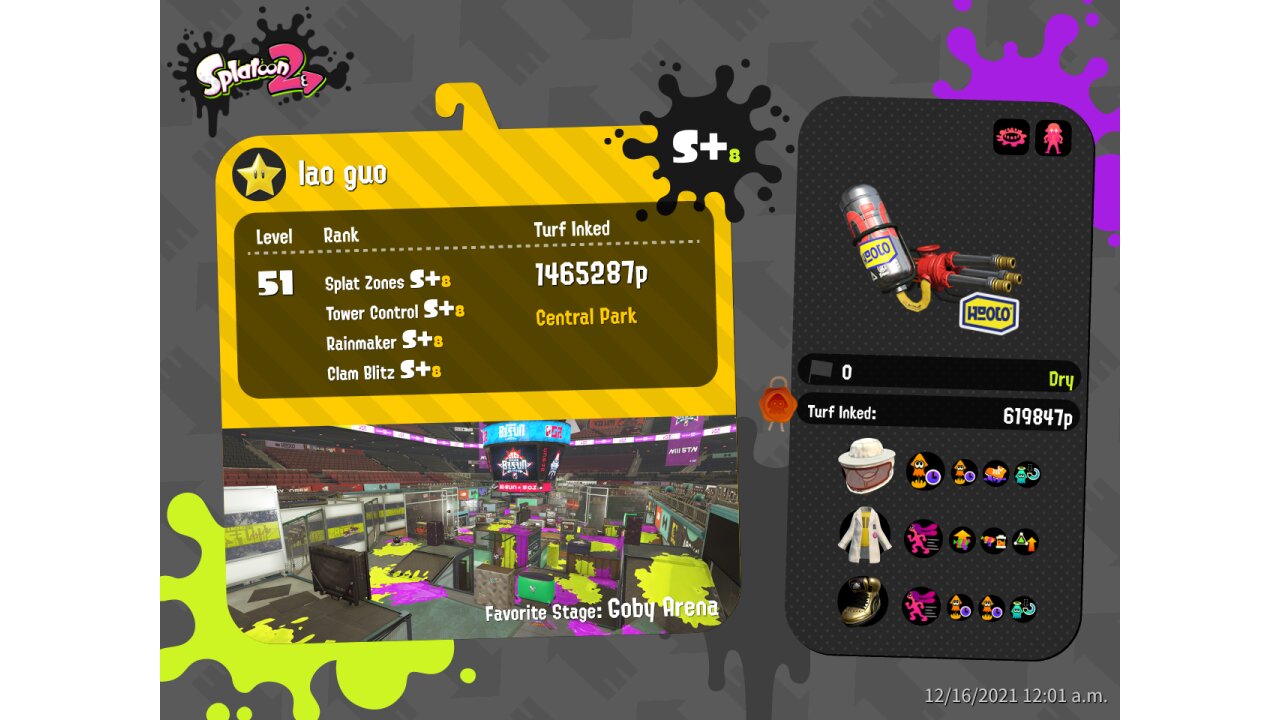The height and width of the screenshot is (720, 1280).
Task: Select the hat's large Quick Respawn ability
Action: click(925, 470)
